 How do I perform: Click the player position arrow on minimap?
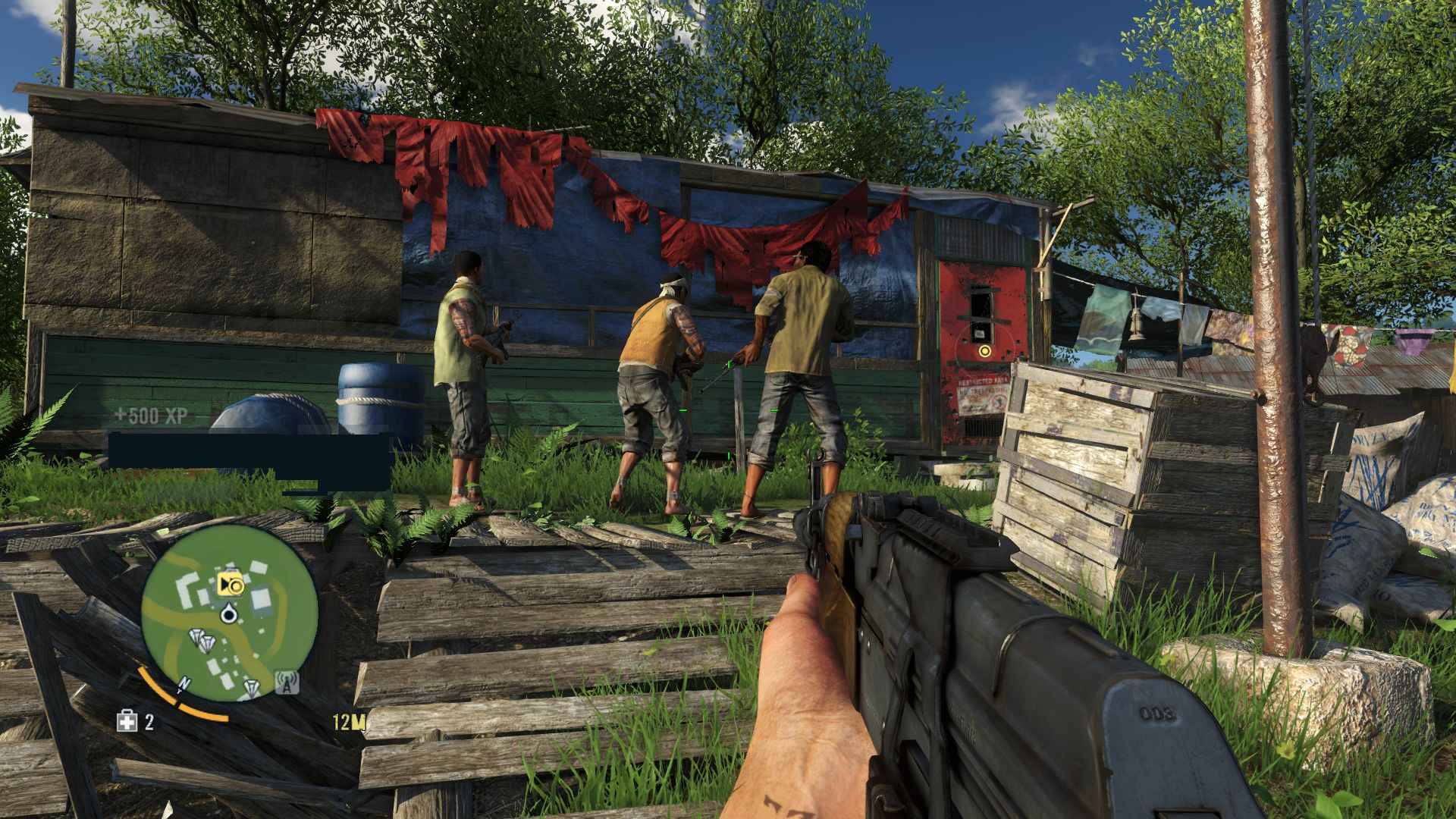tap(227, 613)
